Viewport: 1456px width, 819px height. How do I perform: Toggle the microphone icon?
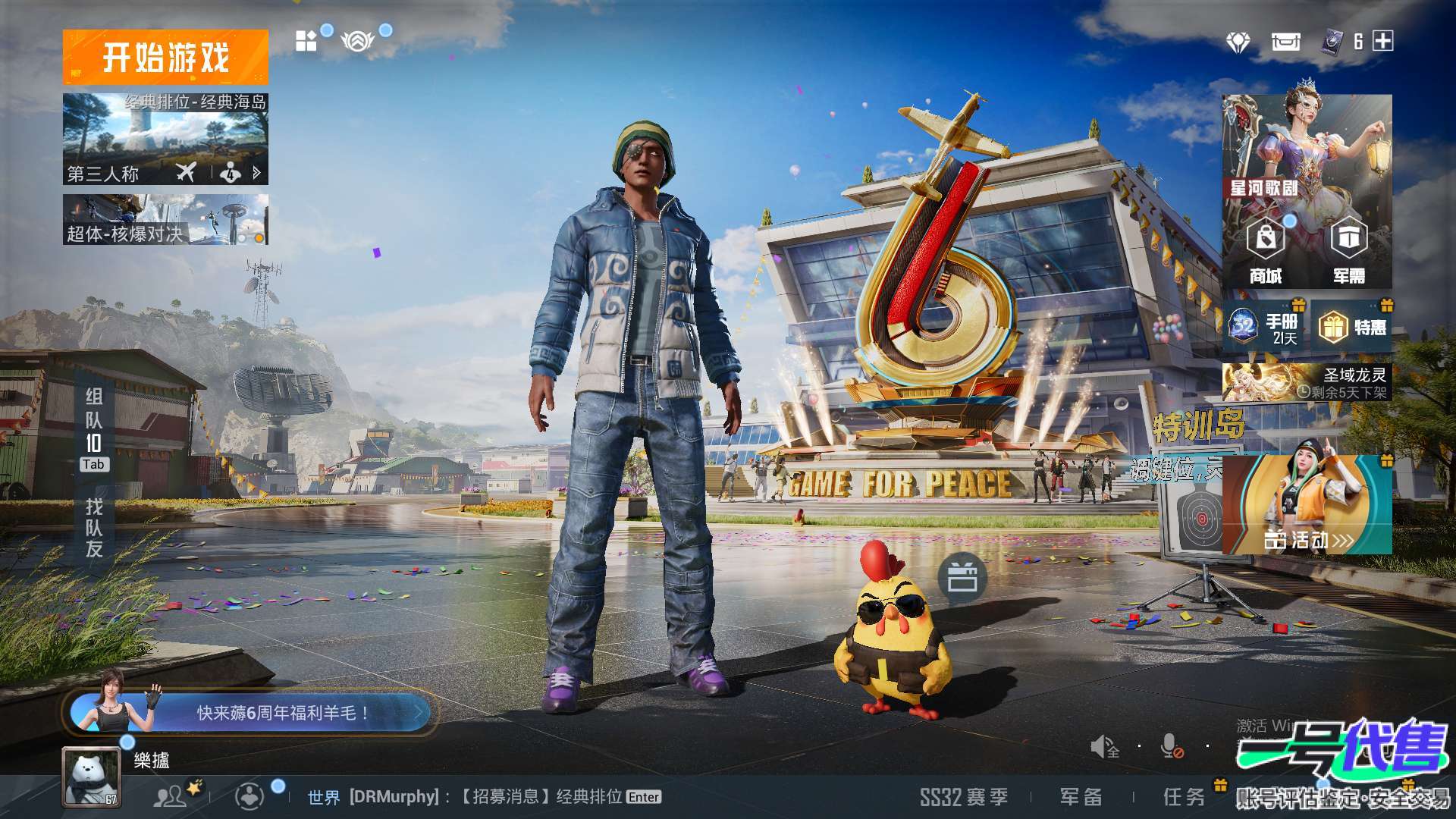point(1172,747)
